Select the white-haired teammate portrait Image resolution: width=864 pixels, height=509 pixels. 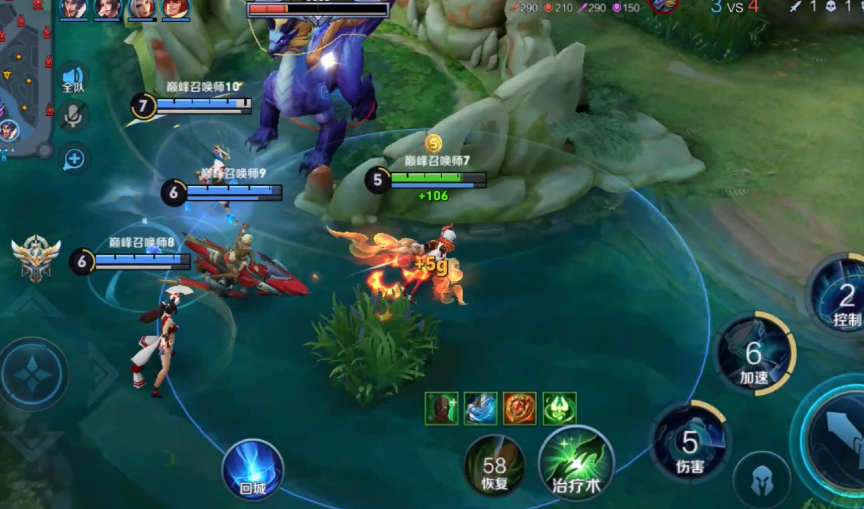[x=141, y=9]
